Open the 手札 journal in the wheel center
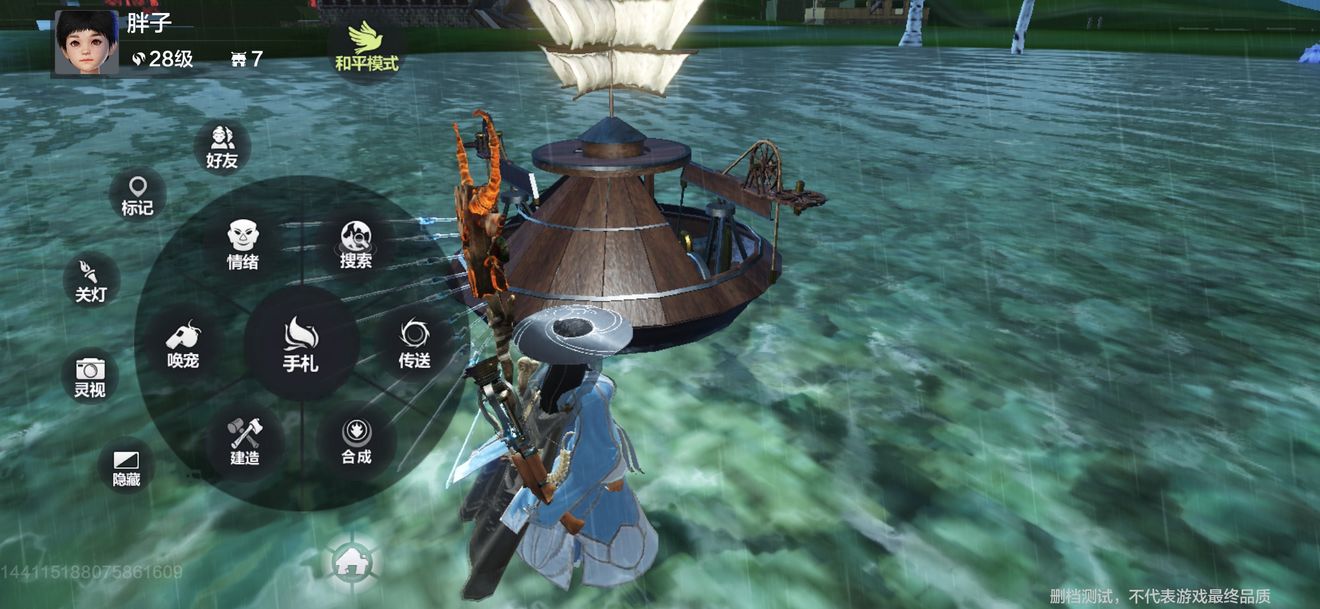 301,343
